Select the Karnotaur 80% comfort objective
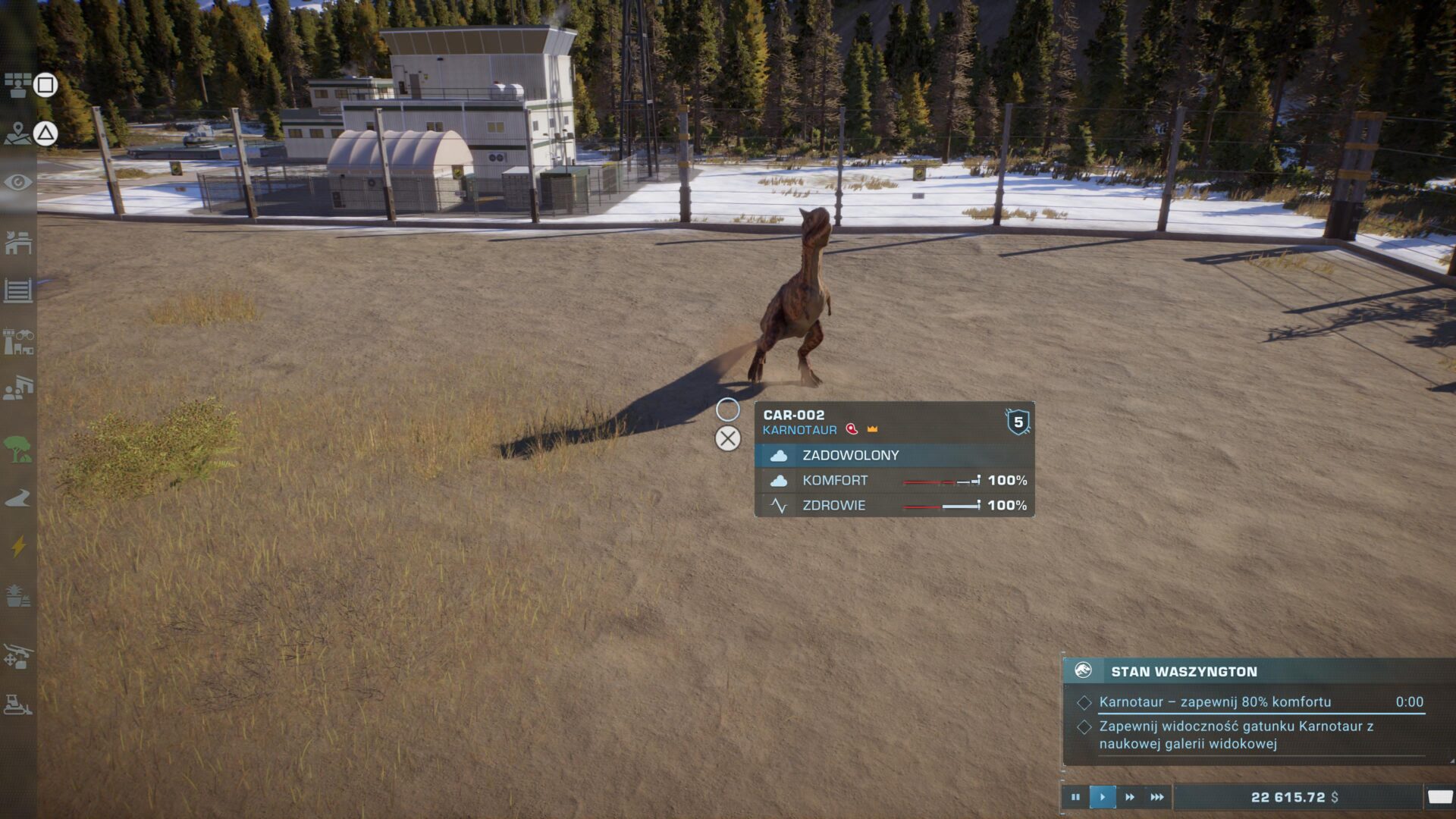 tap(1215, 702)
